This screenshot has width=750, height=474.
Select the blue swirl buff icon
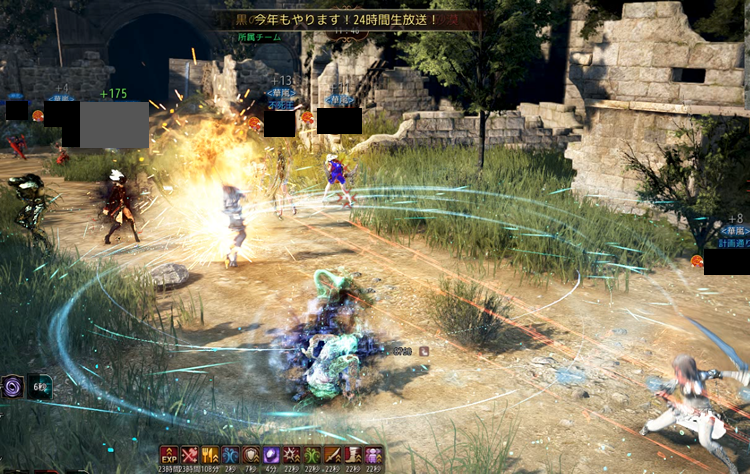click(x=230, y=455)
